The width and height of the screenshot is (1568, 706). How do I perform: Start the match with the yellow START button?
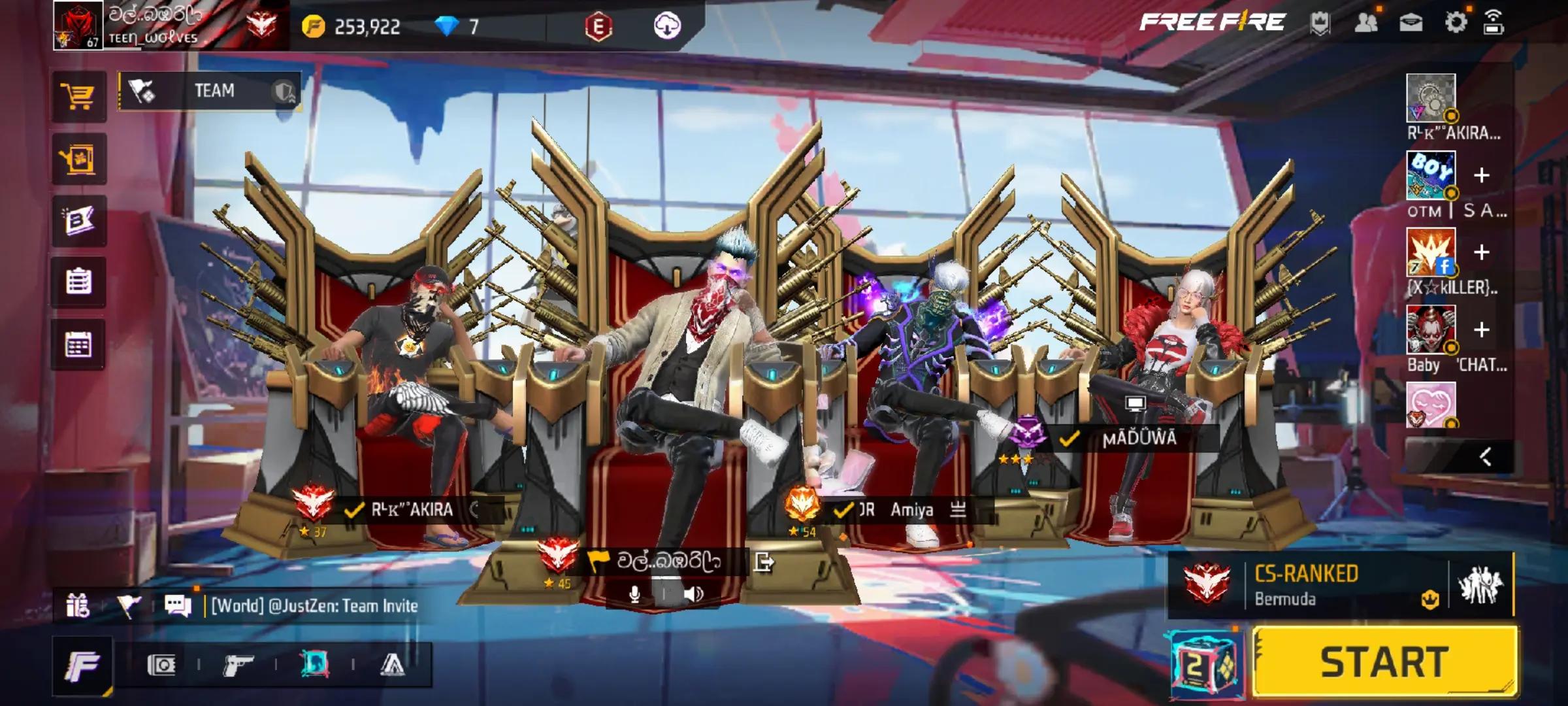pos(1385,662)
